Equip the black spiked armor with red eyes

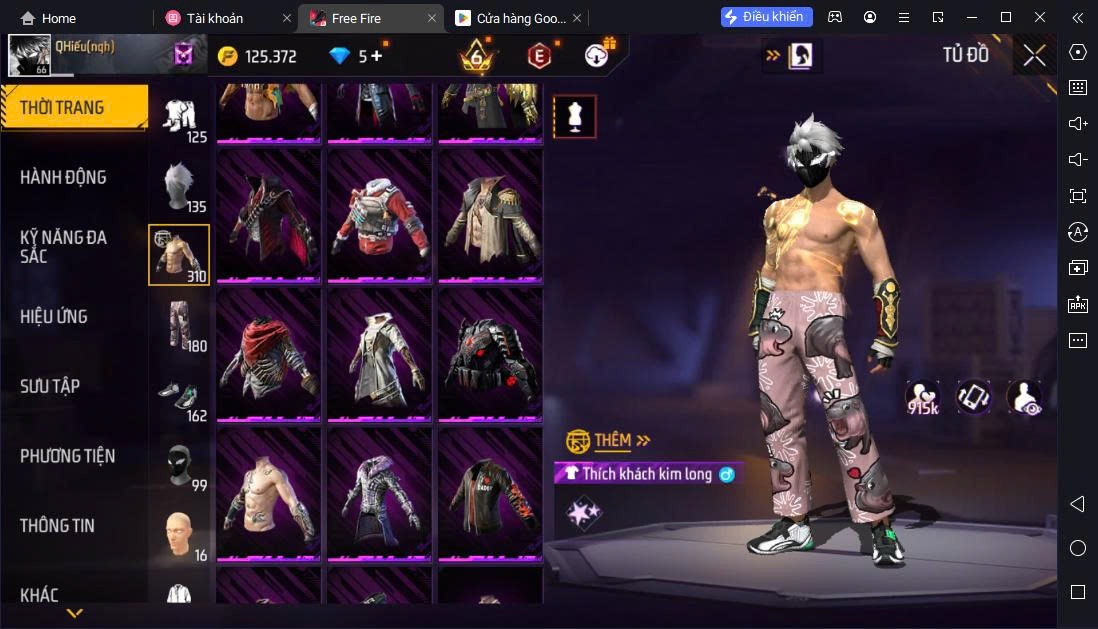490,355
